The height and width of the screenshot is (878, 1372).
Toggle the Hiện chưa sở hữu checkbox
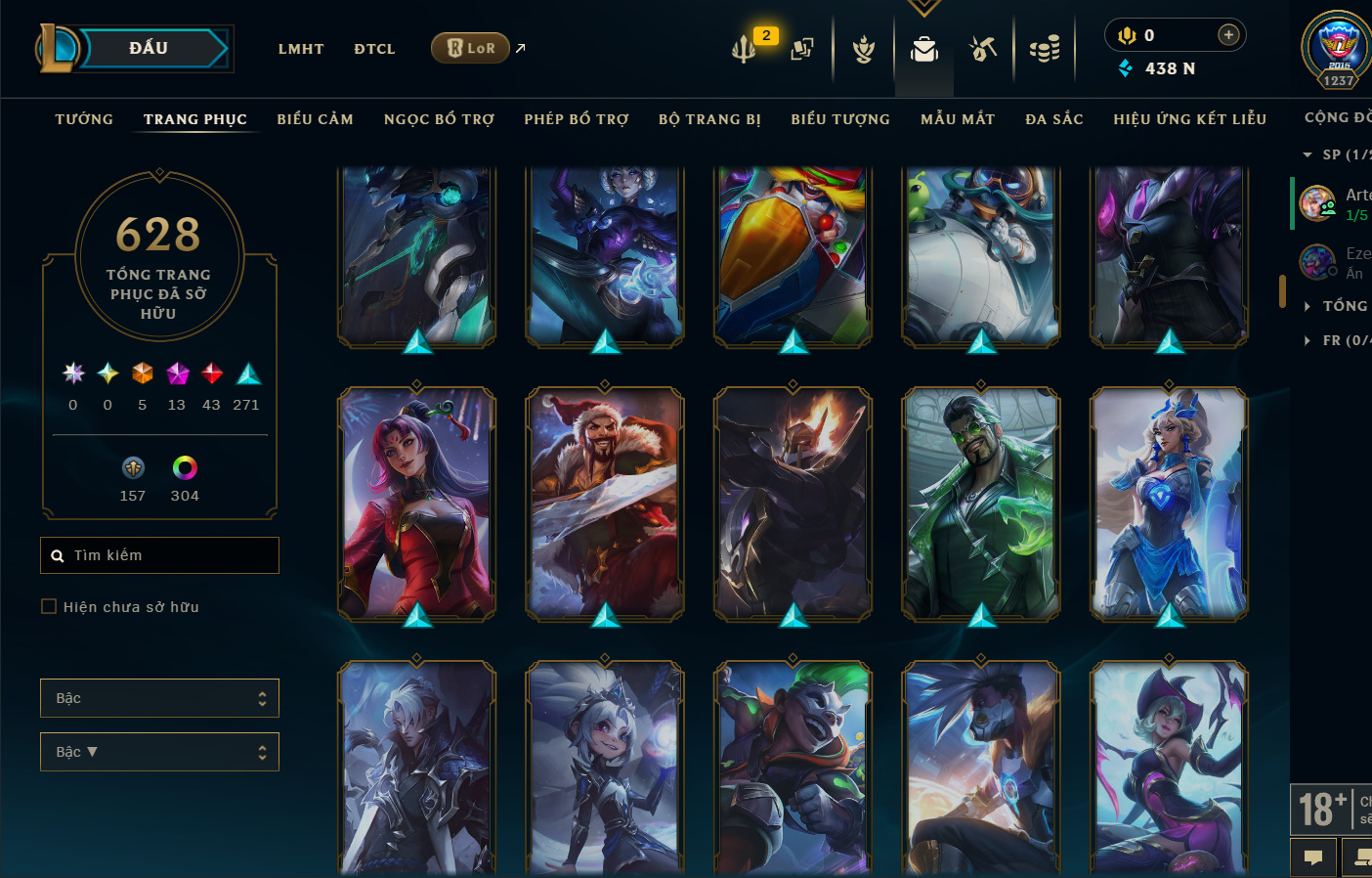tap(49, 606)
